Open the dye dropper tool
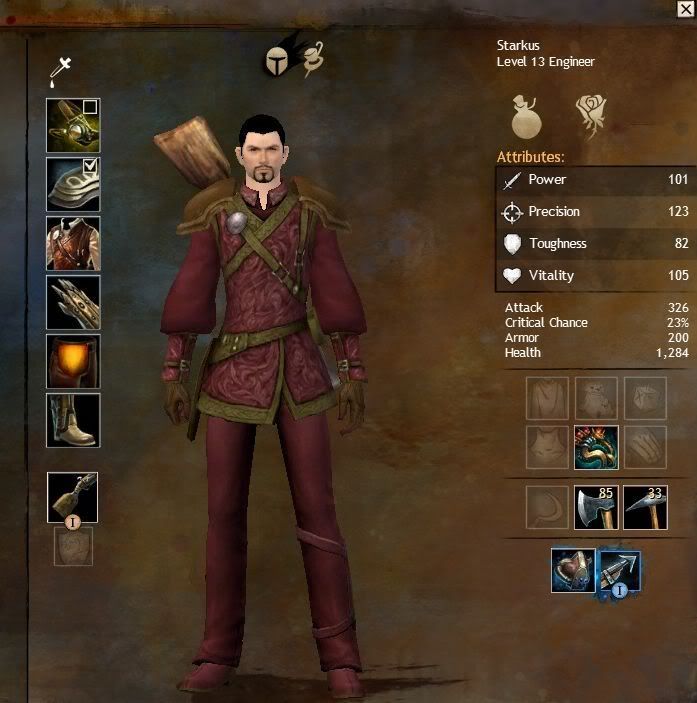This screenshot has height=703, width=697. tap(63, 70)
